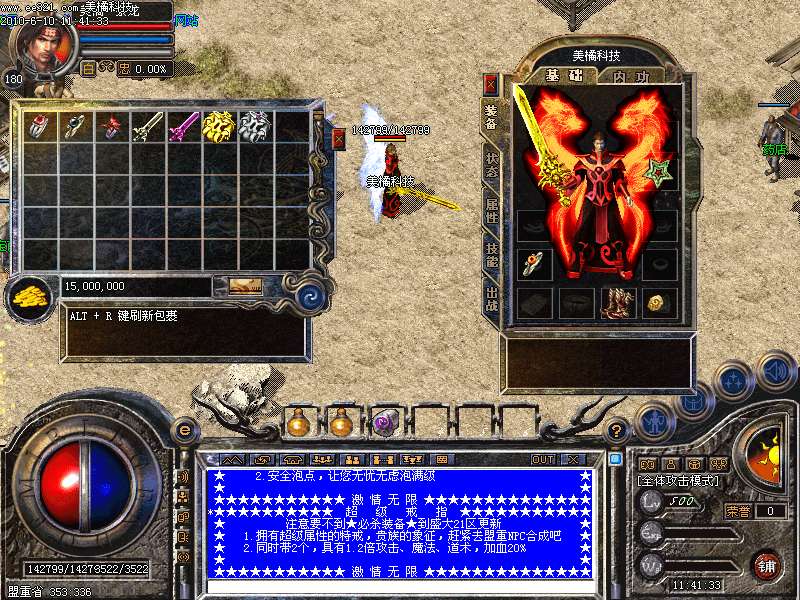Click the gold coins pile icon

(28, 293)
